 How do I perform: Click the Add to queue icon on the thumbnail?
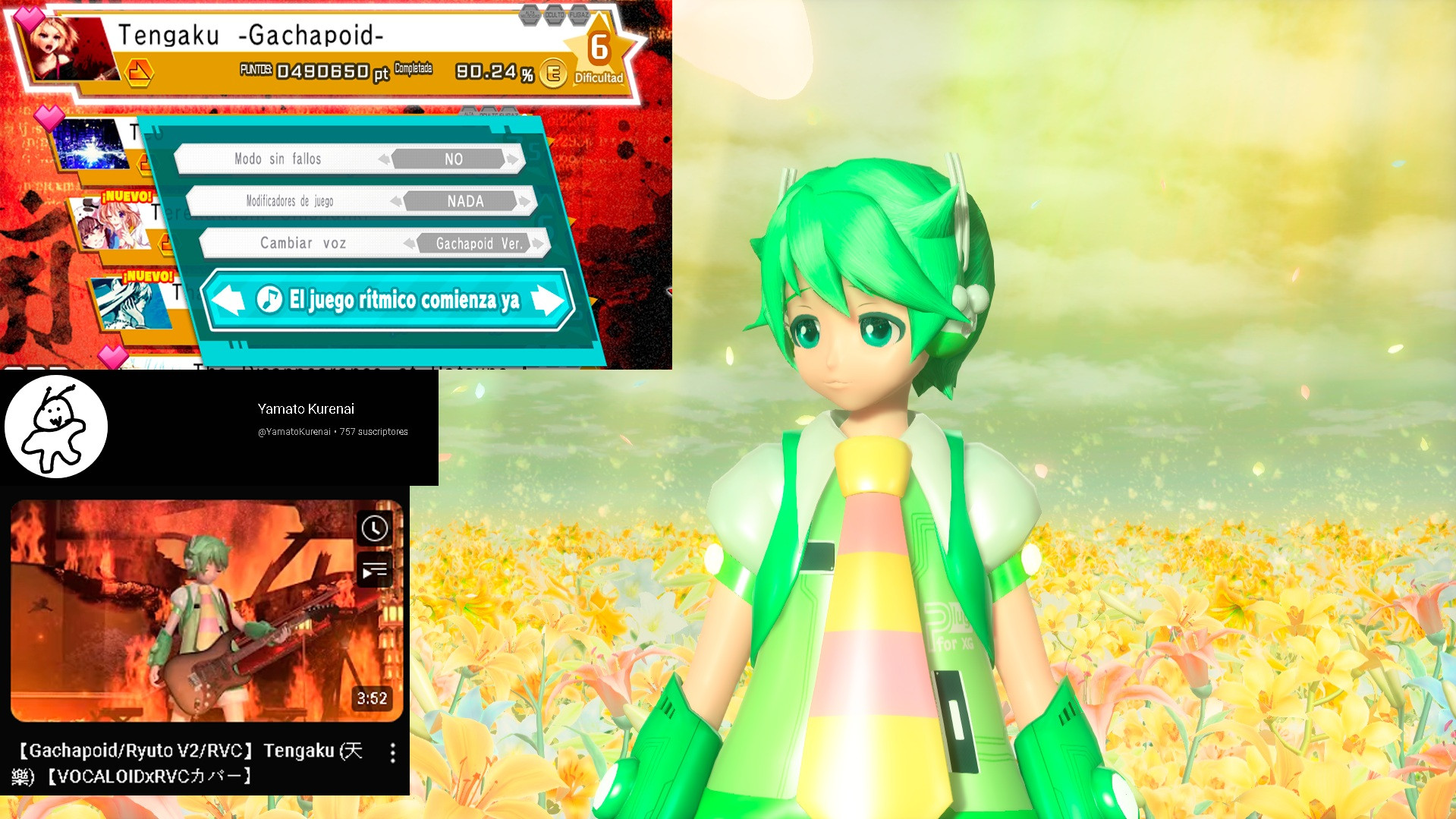[376, 570]
